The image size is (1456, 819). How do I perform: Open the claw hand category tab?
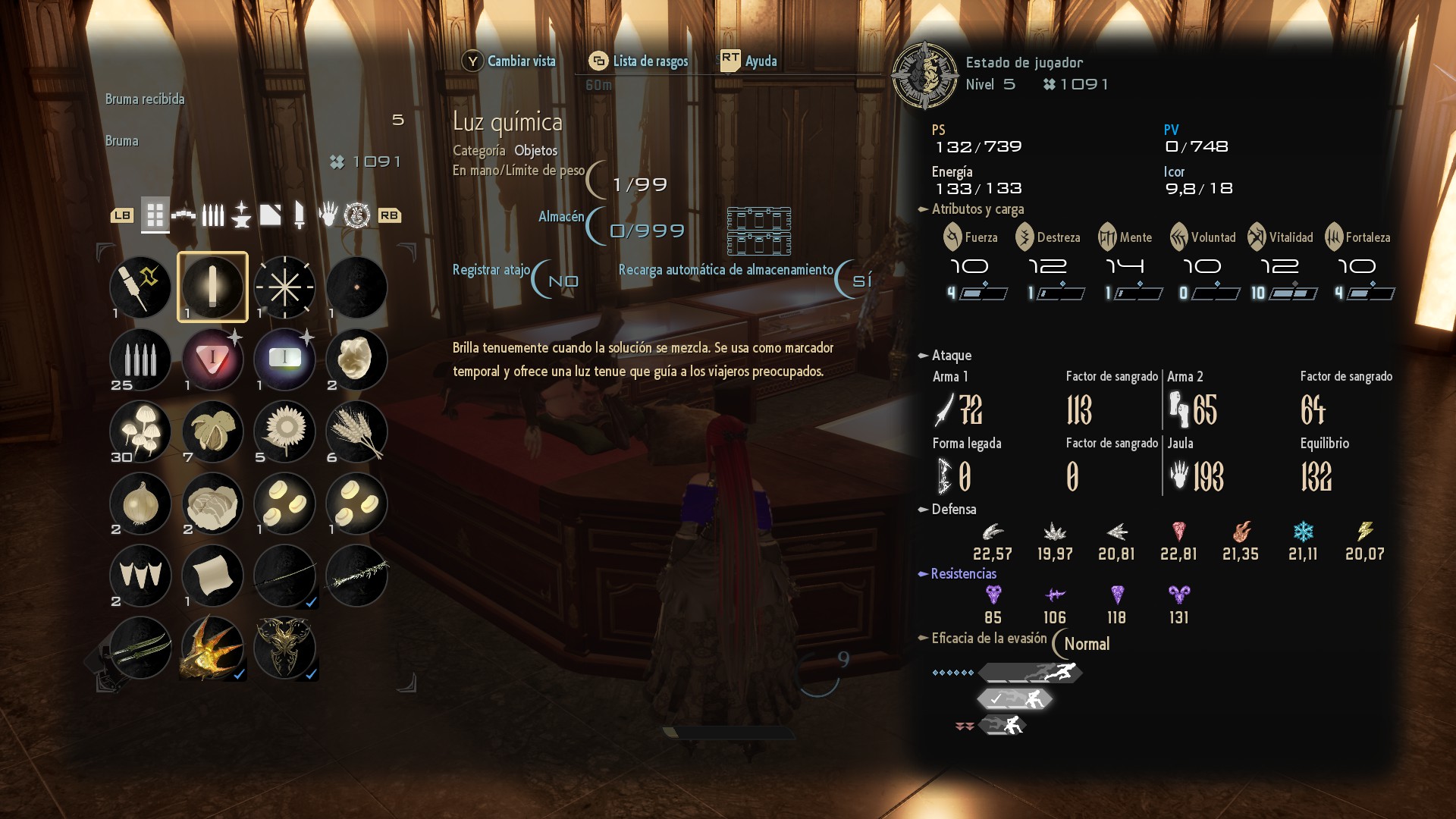tap(328, 215)
